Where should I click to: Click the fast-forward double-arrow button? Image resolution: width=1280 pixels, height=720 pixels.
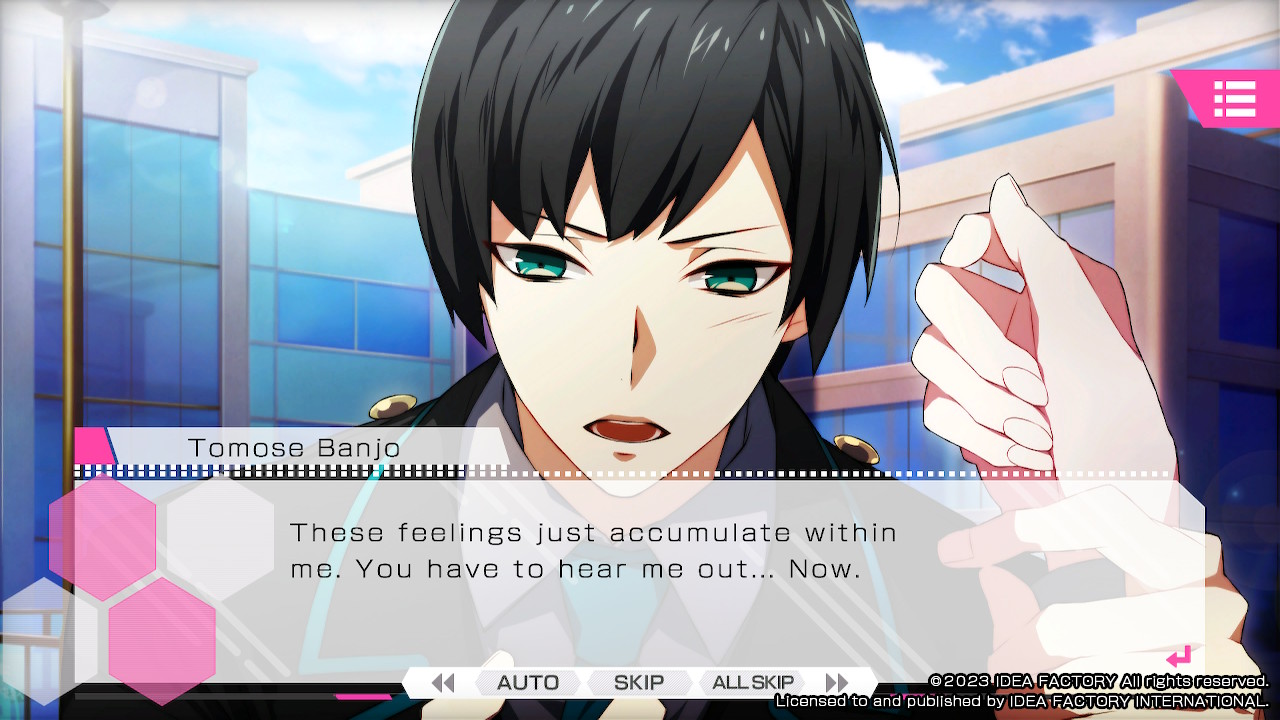coord(837,683)
